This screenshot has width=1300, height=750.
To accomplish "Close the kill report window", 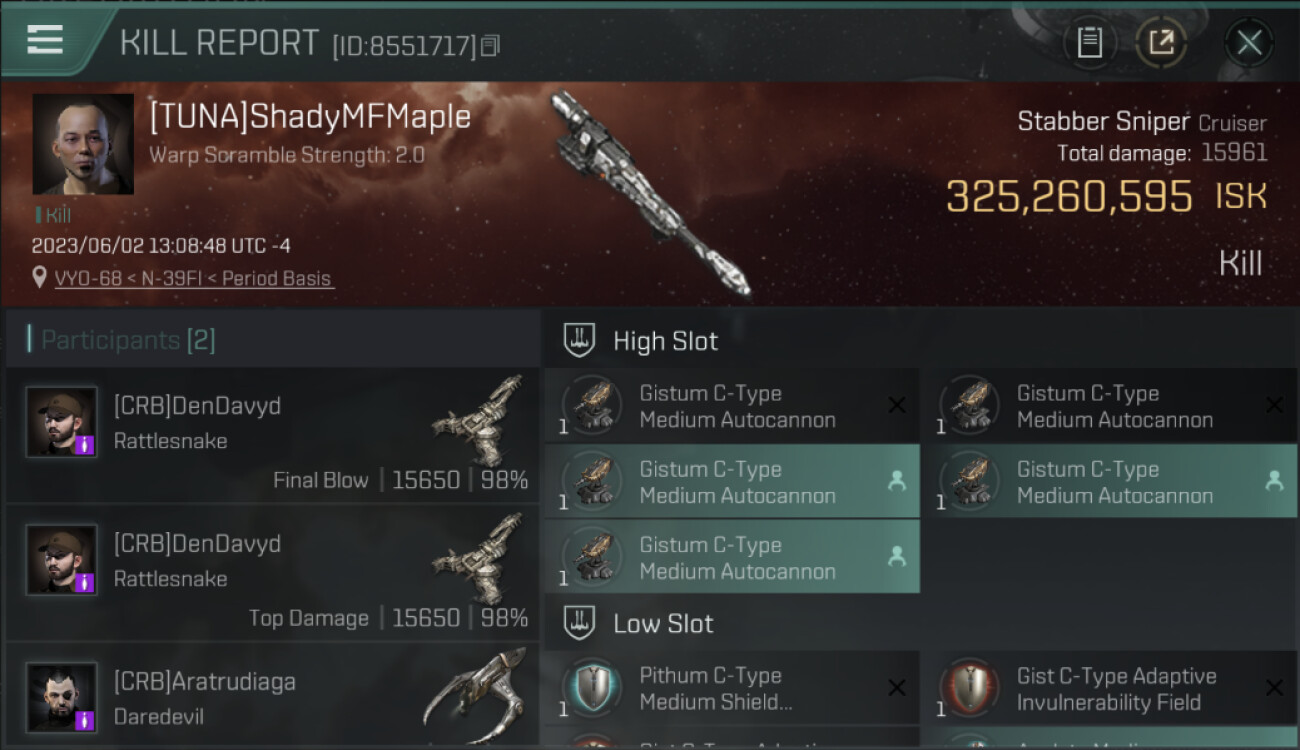I will pos(1249,43).
